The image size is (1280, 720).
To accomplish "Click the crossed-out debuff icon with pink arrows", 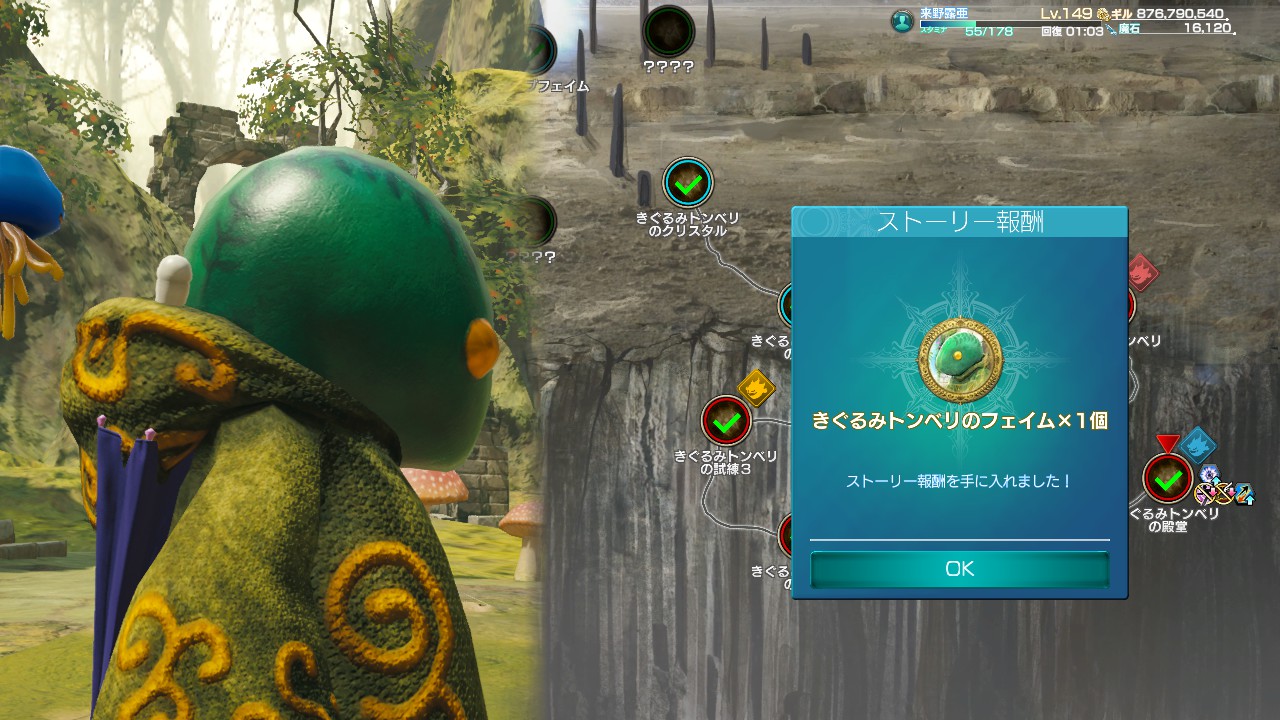I will 1207,492.
